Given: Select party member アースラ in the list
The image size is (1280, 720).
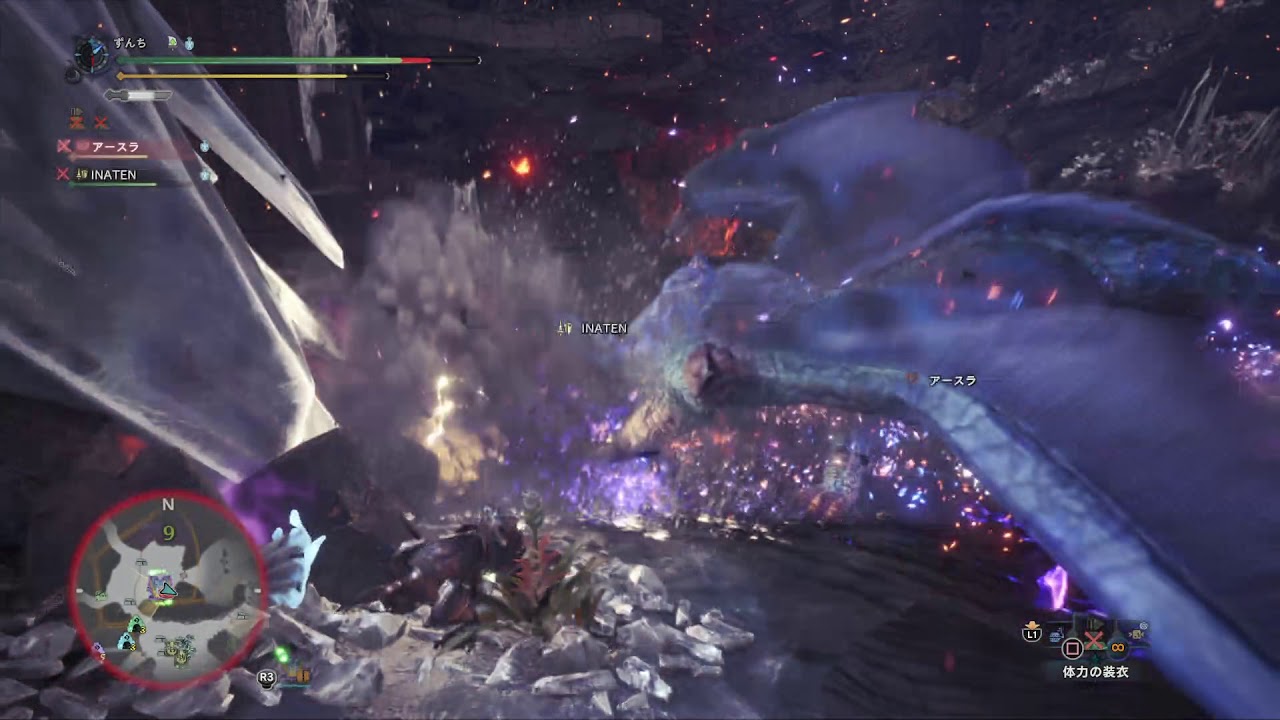Looking at the screenshot, I should point(115,147).
